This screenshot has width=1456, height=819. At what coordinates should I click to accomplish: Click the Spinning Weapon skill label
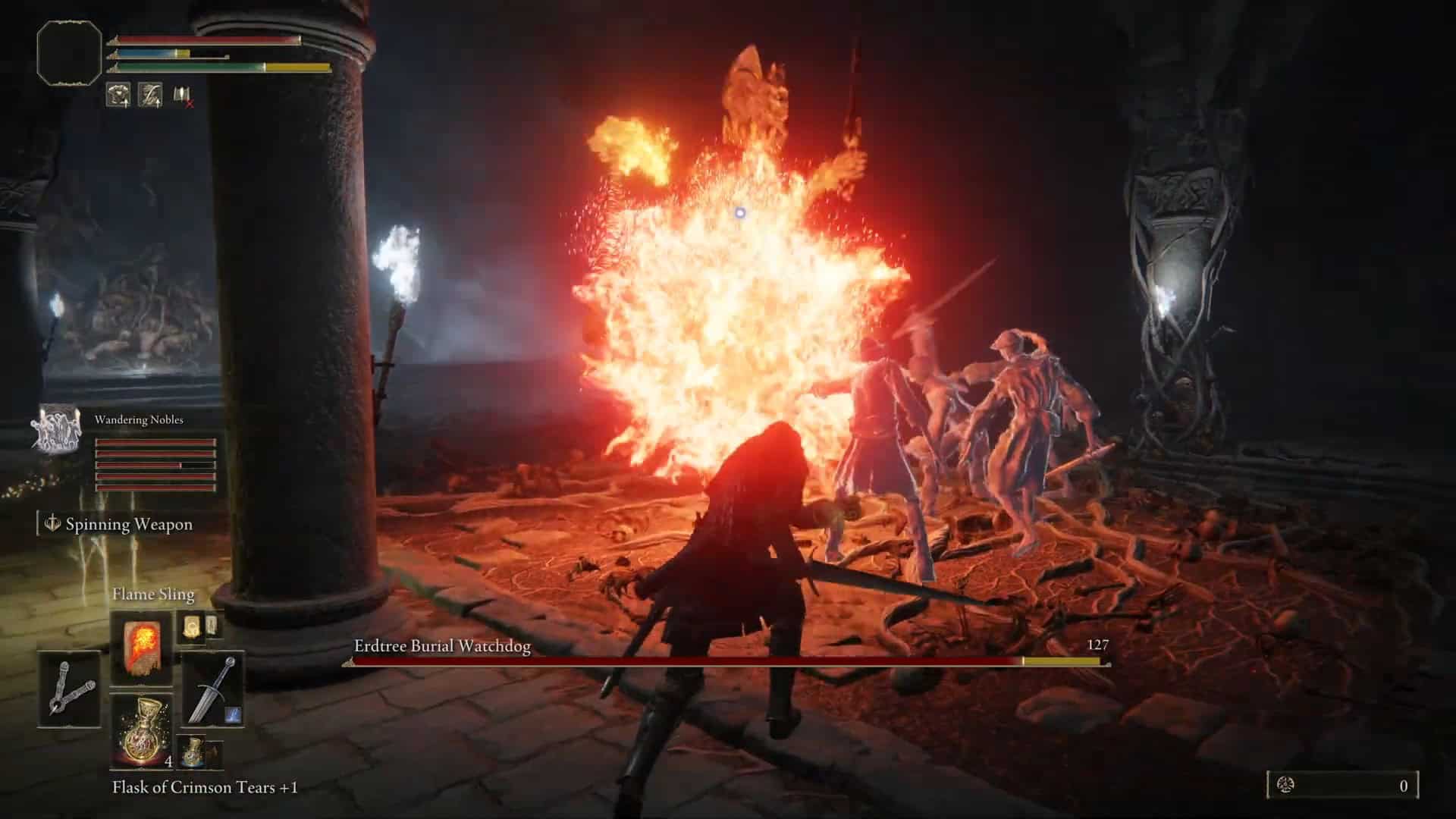click(x=128, y=524)
